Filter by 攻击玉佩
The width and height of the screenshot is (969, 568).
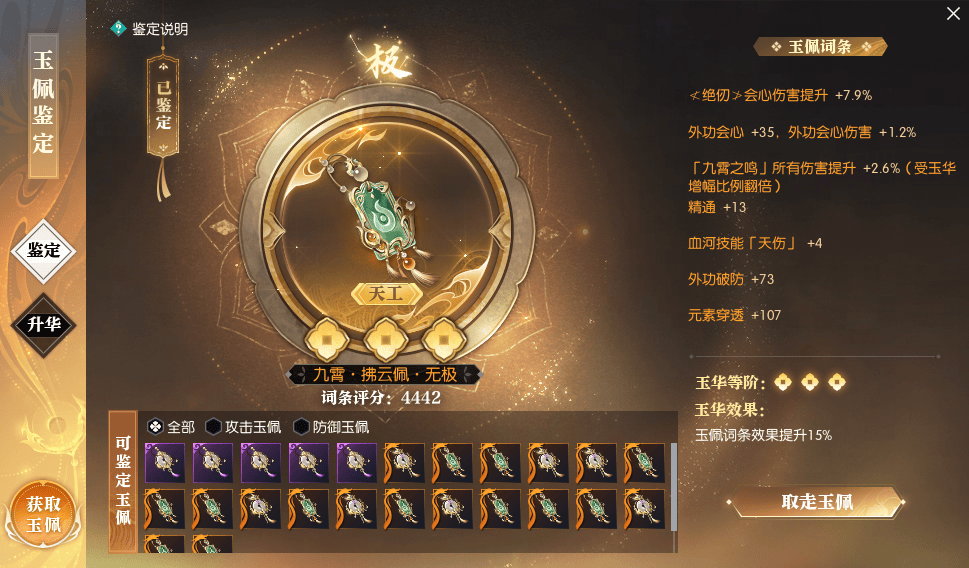click(243, 426)
